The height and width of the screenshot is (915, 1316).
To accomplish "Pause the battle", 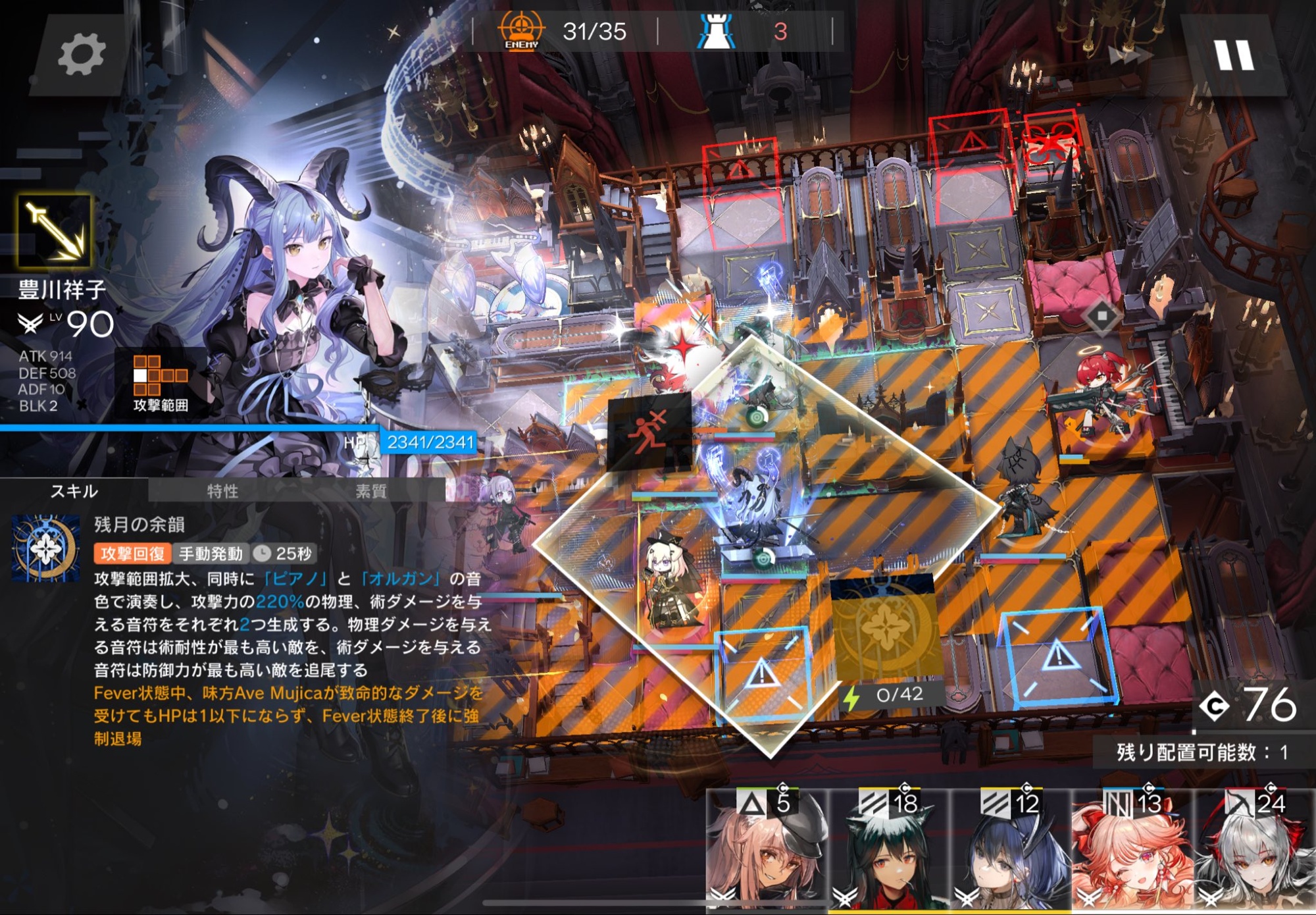I will 1234,56.
